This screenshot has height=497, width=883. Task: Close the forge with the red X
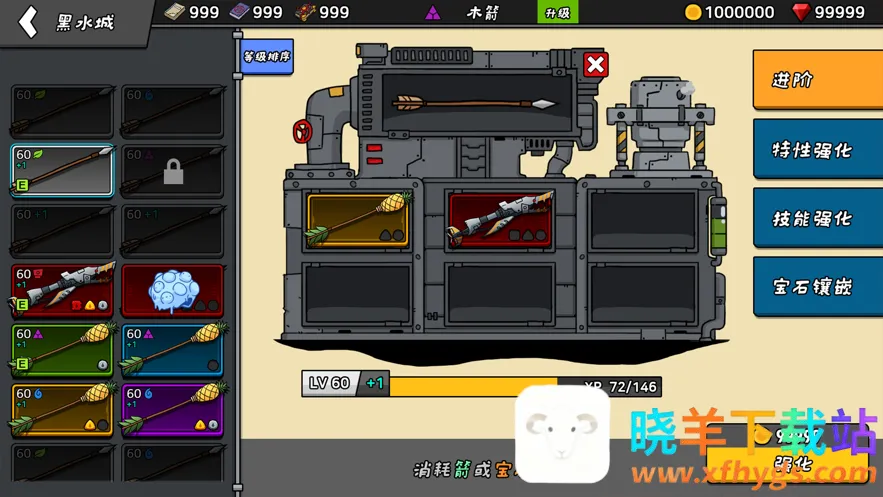click(595, 65)
